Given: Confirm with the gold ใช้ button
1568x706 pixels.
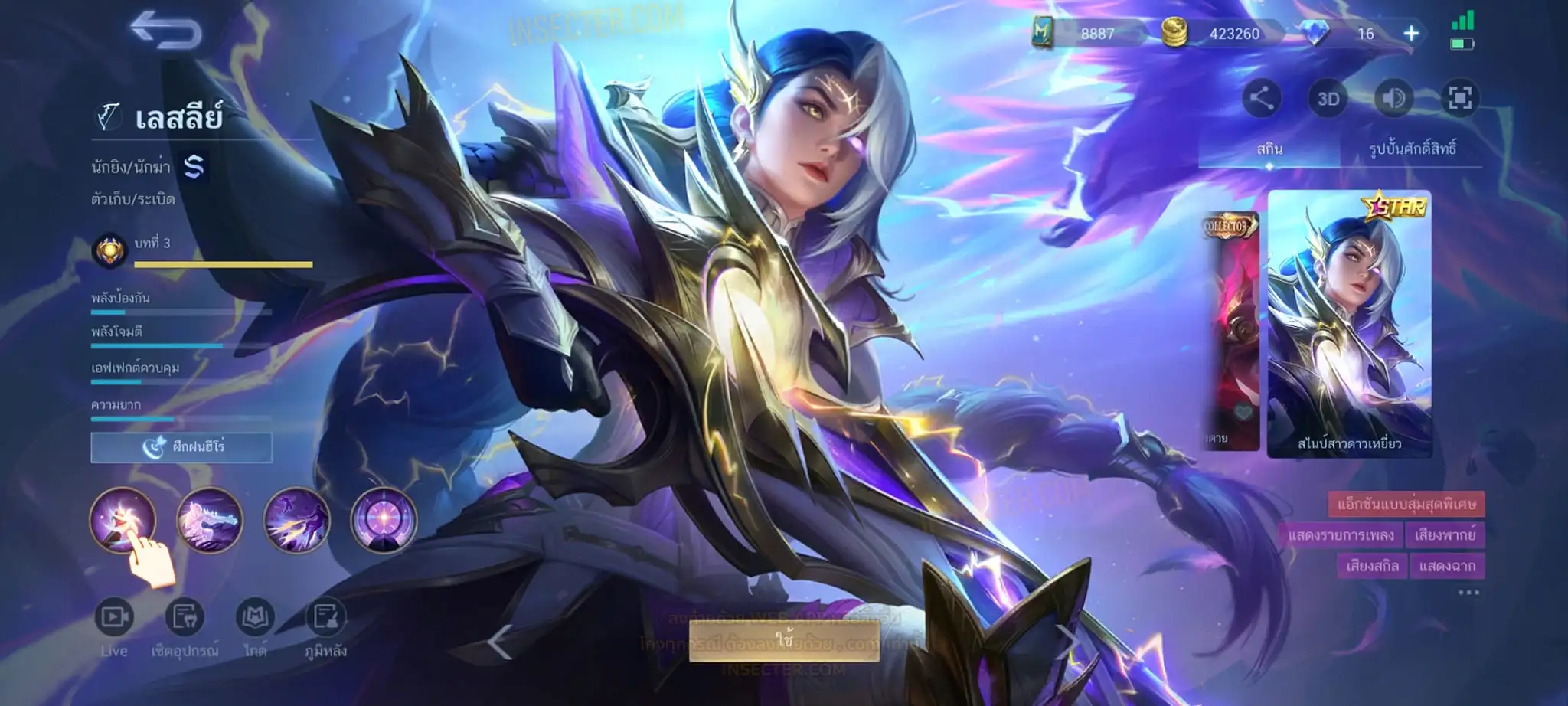Looking at the screenshot, I should tap(784, 639).
